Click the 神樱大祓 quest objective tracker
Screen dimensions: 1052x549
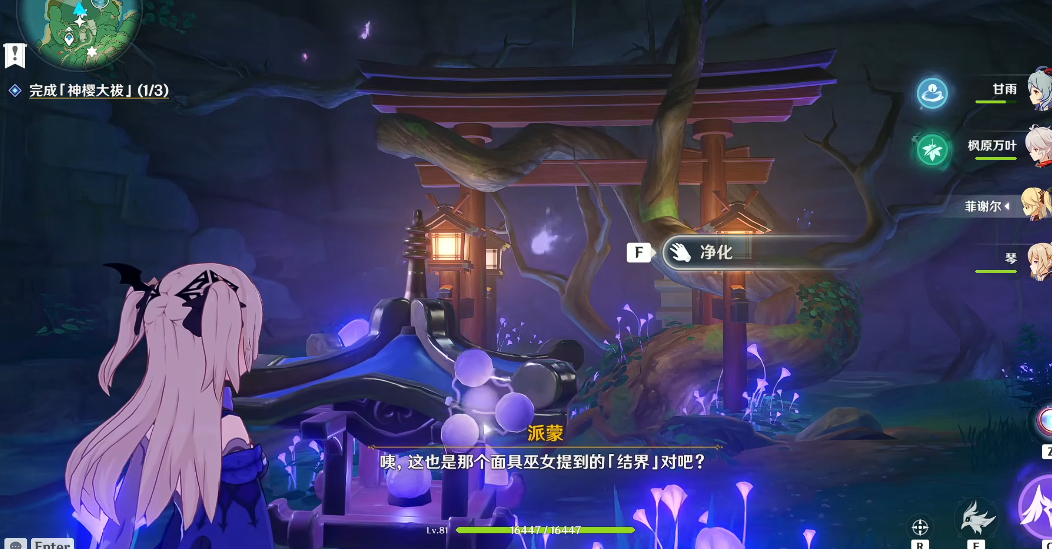(x=98, y=91)
